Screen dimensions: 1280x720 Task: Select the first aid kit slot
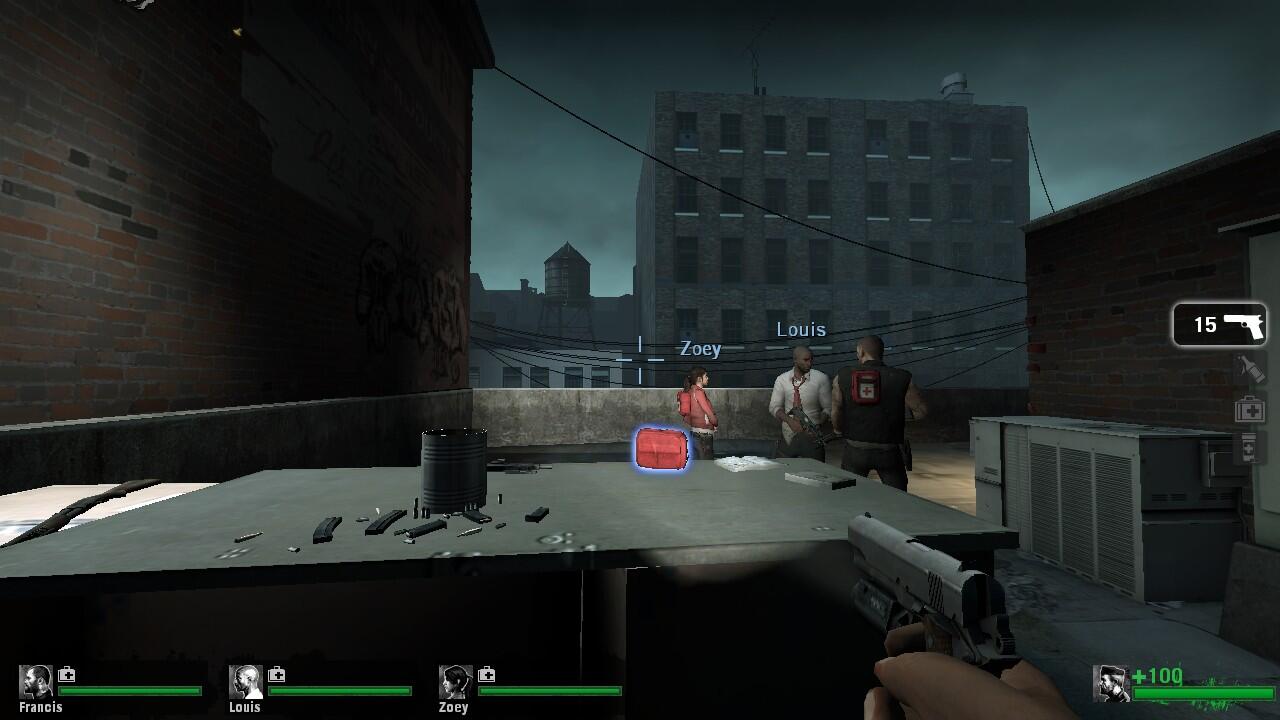tap(1249, 409)
